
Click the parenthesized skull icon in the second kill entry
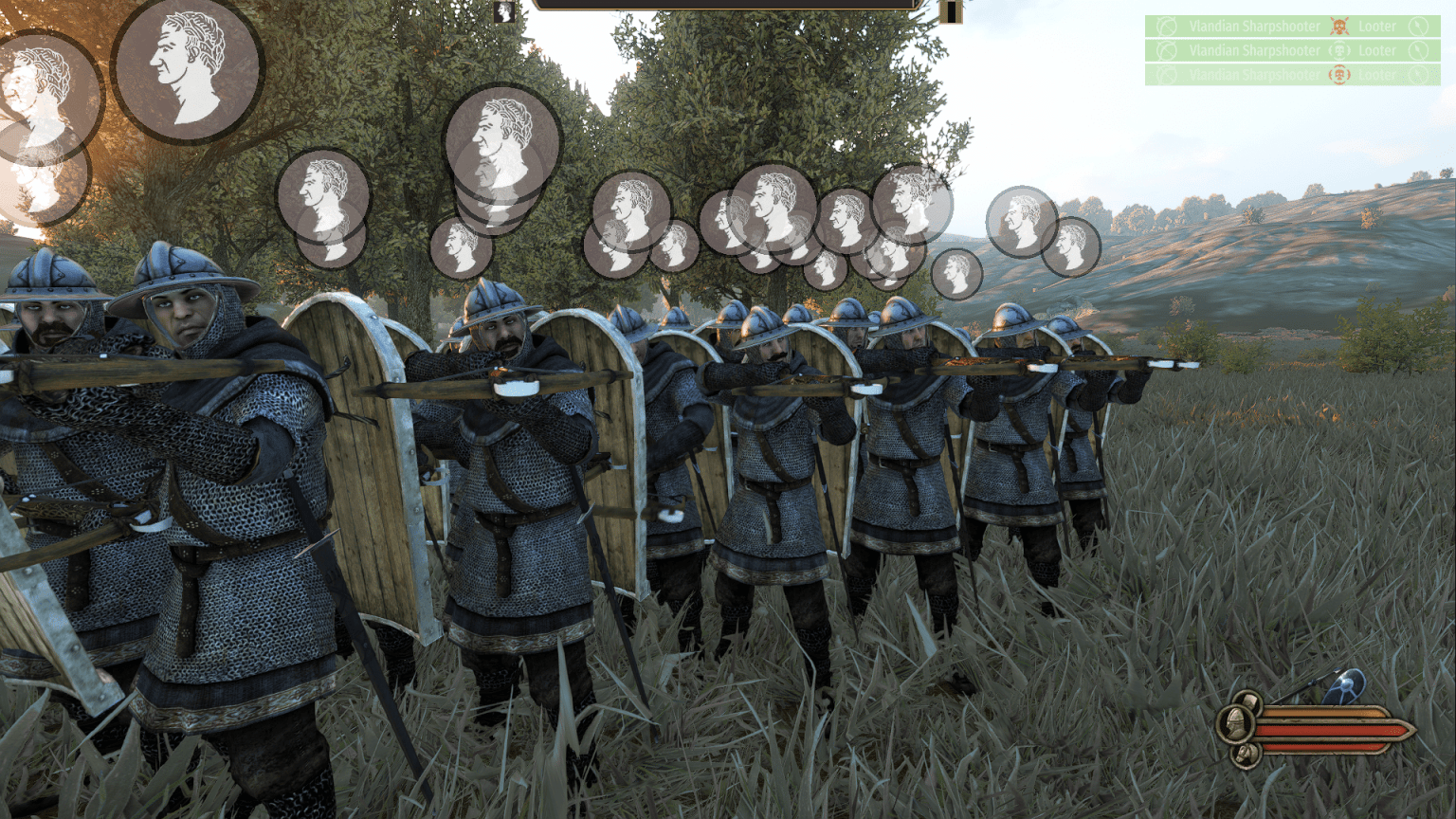pyautogui.click(x=1339, y=50)
